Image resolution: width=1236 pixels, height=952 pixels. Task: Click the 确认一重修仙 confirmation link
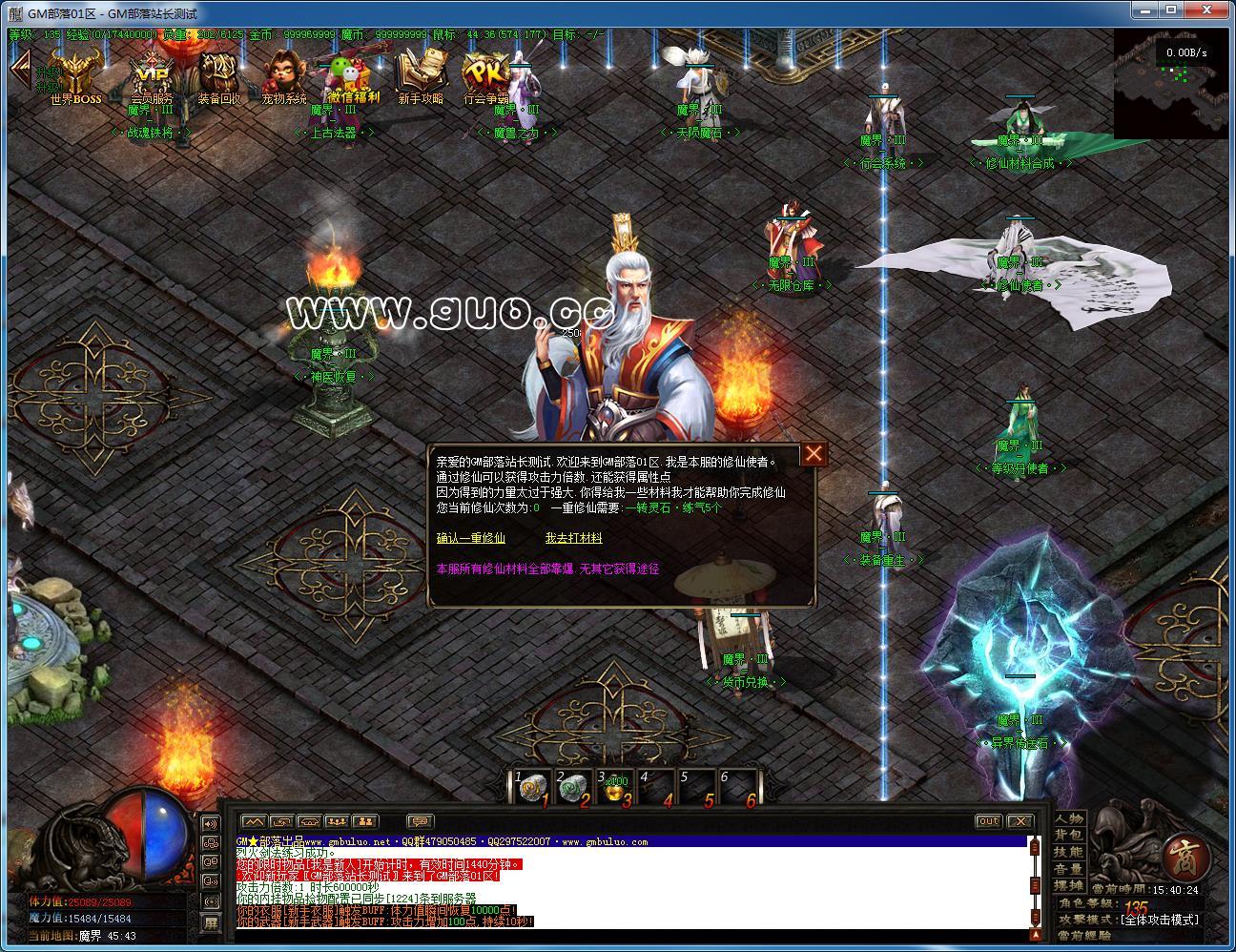(471, 538)
